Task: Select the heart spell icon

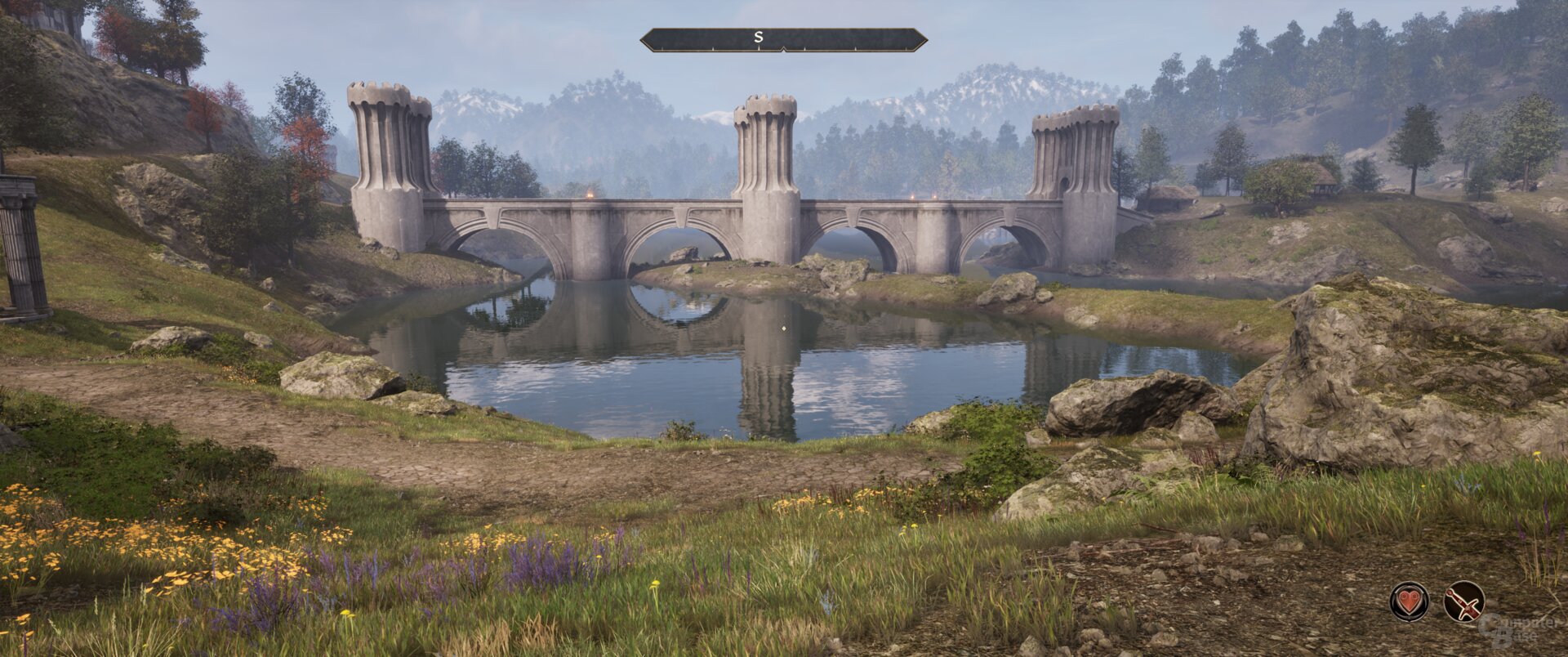Action: pyautogui.click(x=1409, y=601)
